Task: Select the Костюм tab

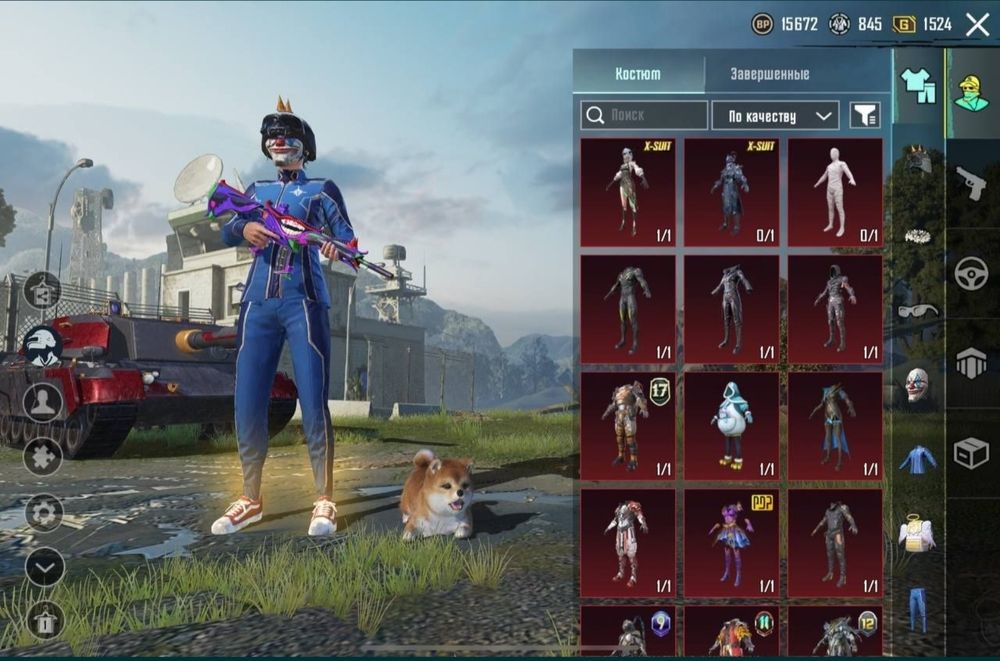Action: pyautogui.click(x=638, y=74)
